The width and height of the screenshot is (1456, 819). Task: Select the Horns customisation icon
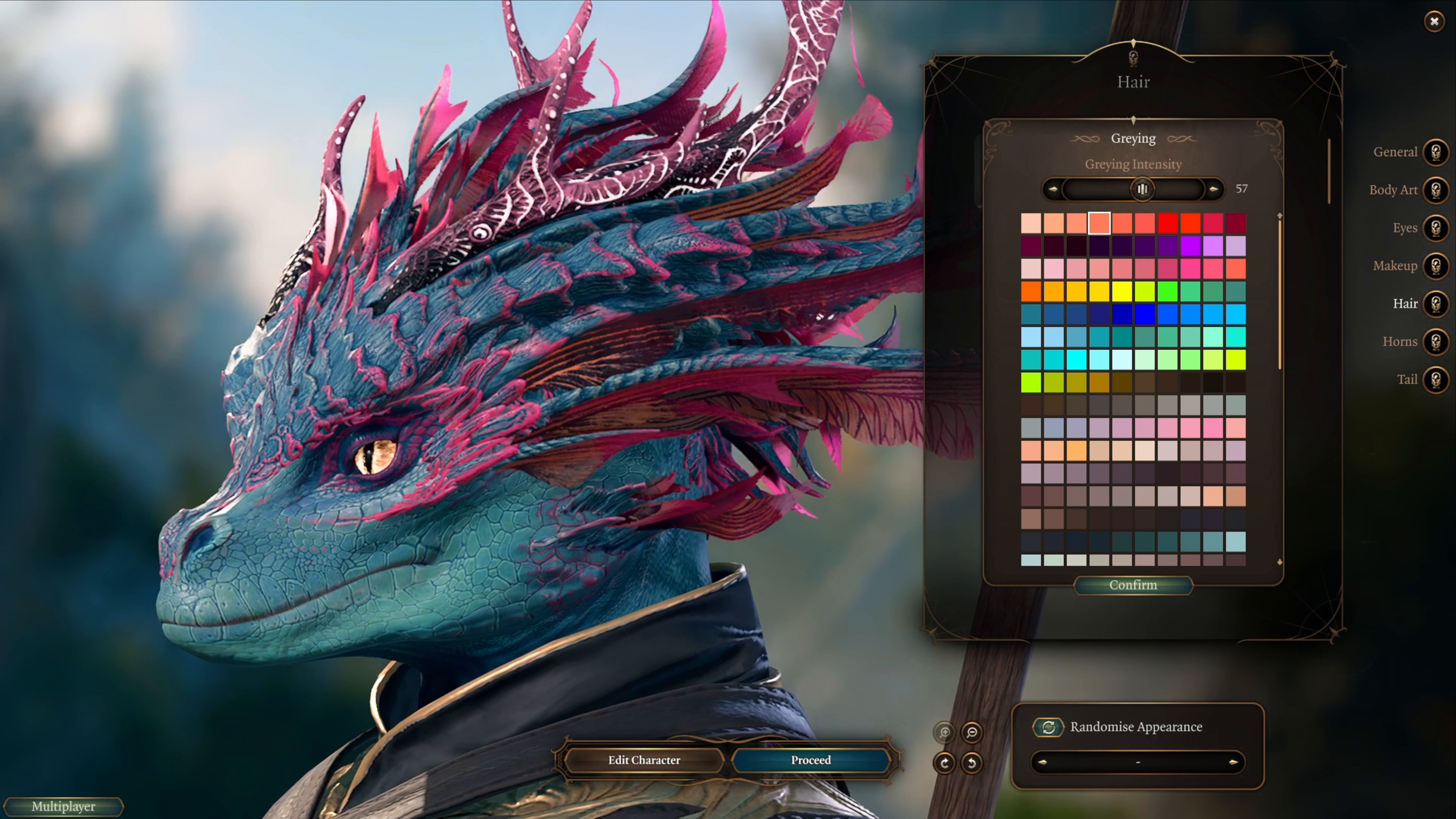(x=1437, y=341)
